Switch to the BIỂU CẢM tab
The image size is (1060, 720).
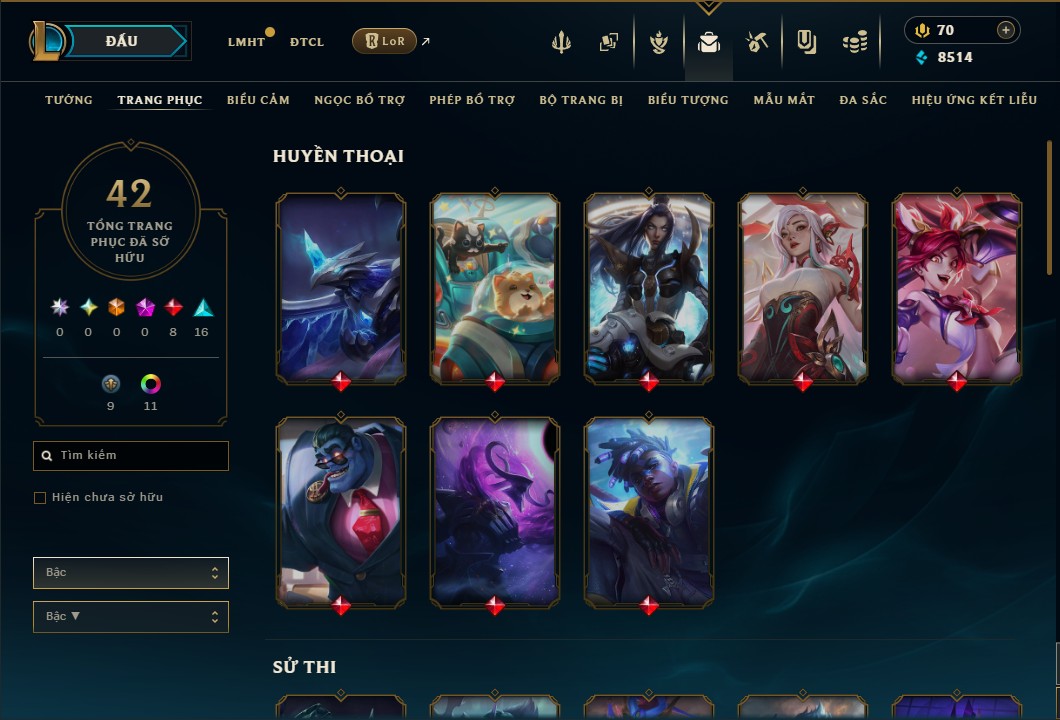258,100
